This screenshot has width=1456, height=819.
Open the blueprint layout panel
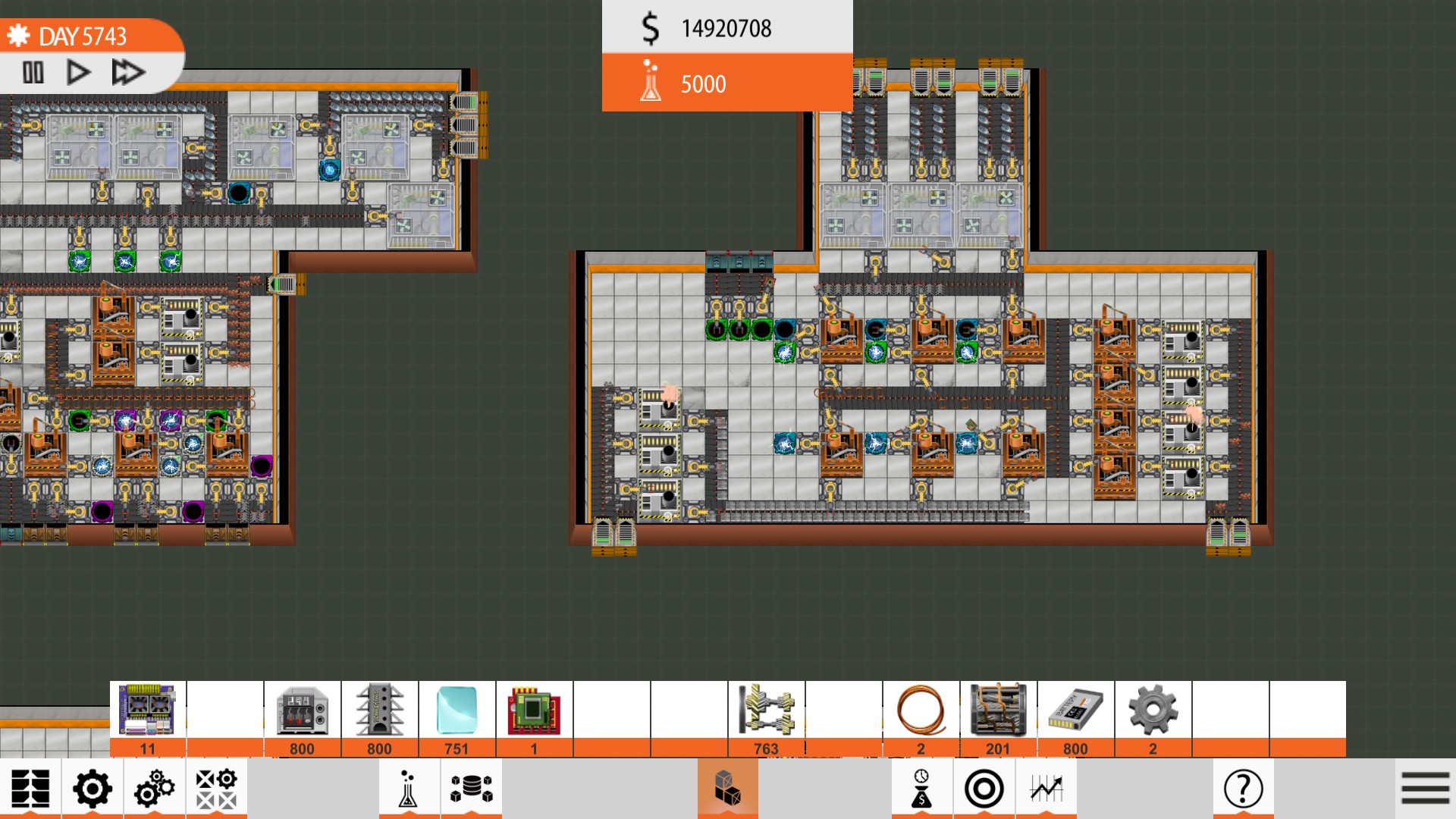click(x=32, y=789)
